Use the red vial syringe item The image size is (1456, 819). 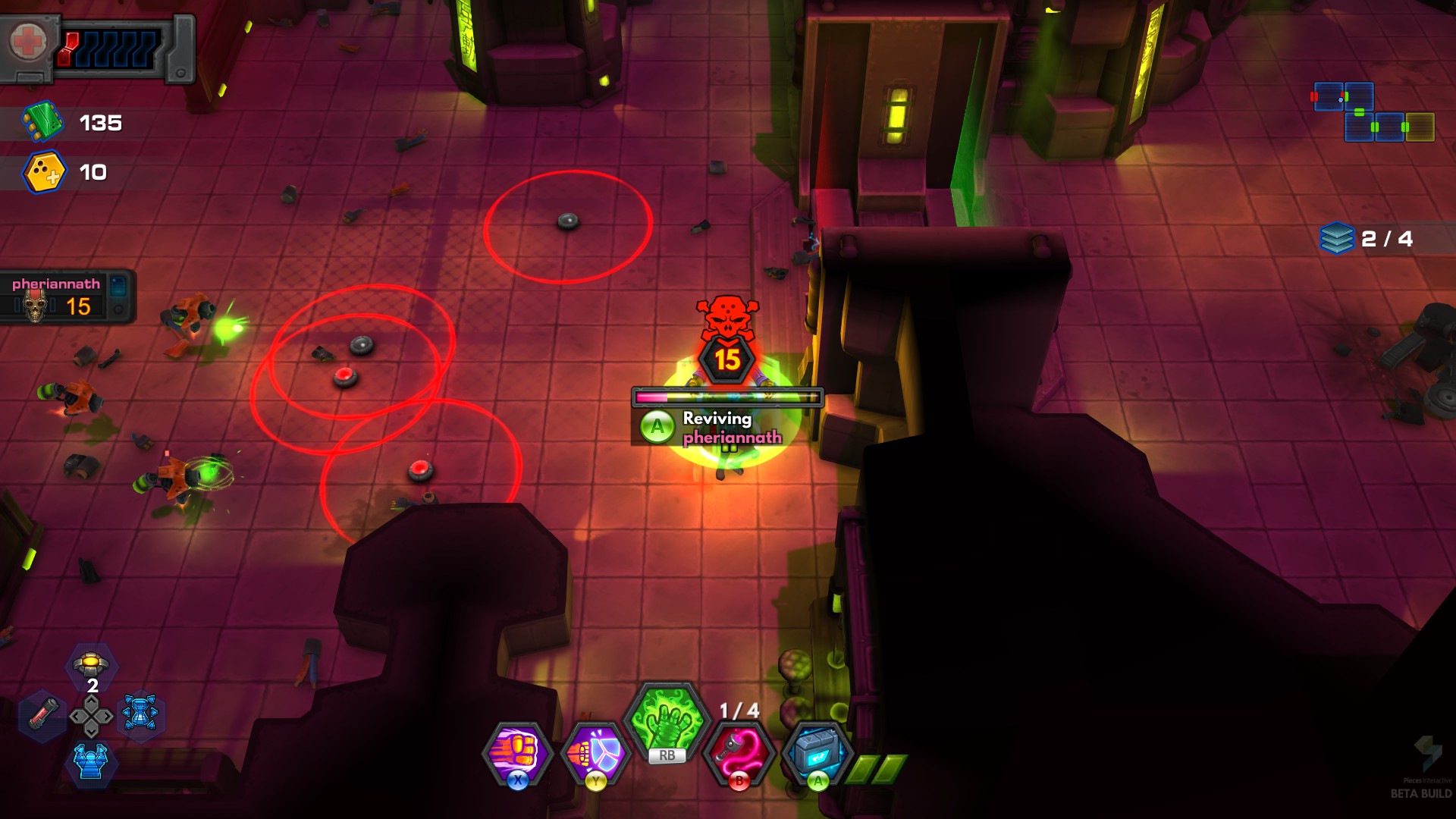43,715
